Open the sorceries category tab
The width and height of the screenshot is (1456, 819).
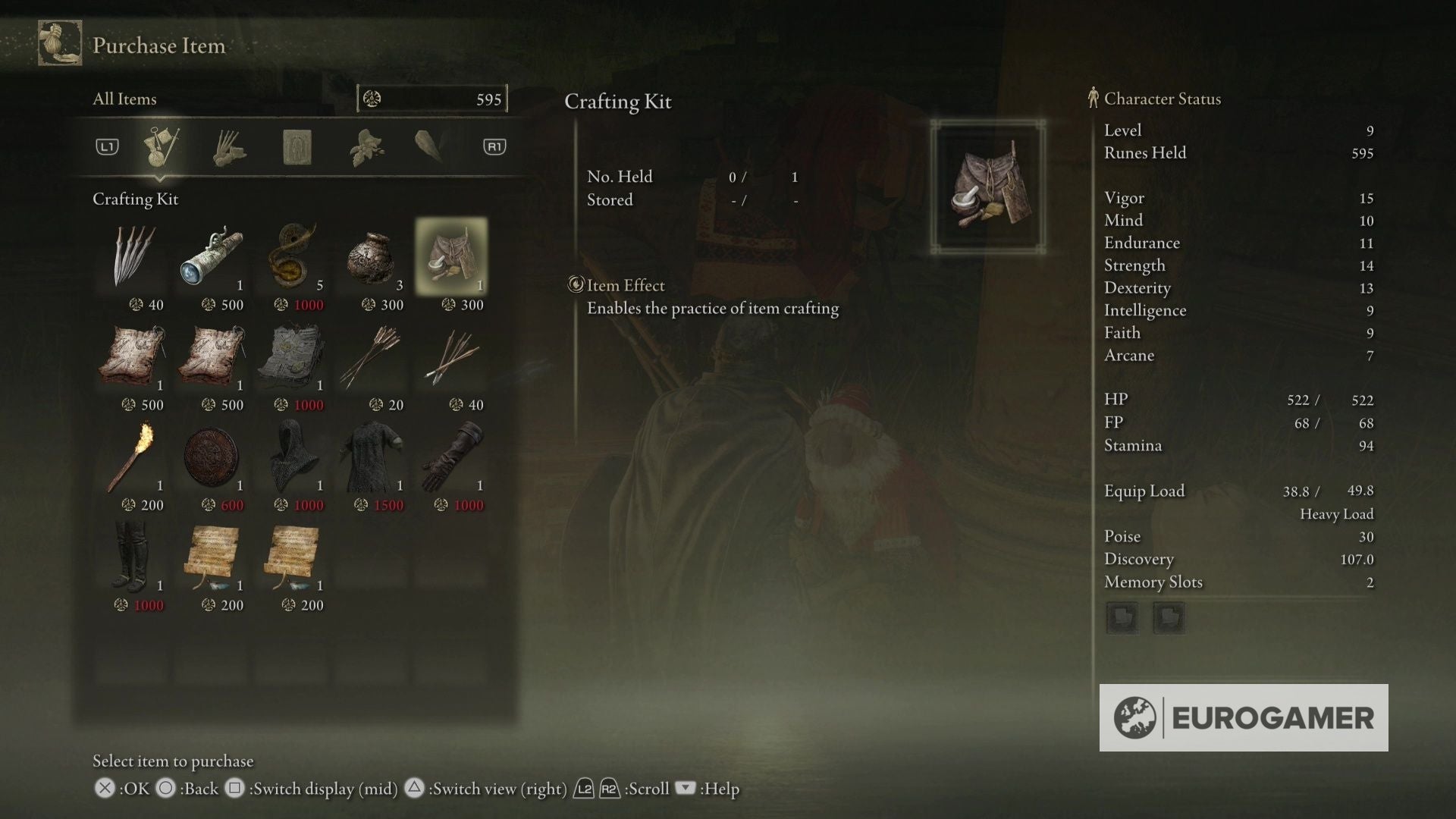[x=297, y=146]
